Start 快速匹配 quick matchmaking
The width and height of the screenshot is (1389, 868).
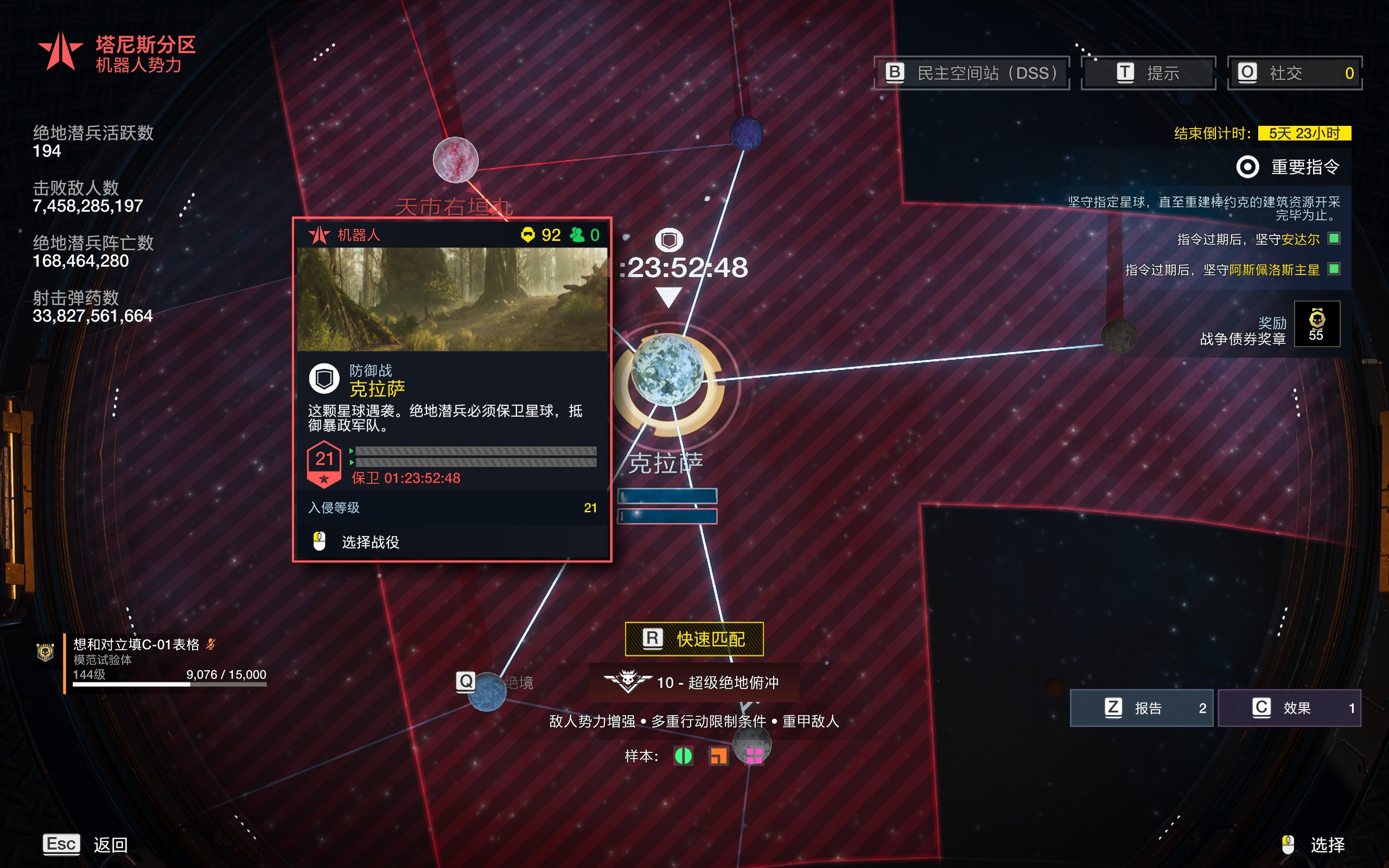tap(694, 639)
